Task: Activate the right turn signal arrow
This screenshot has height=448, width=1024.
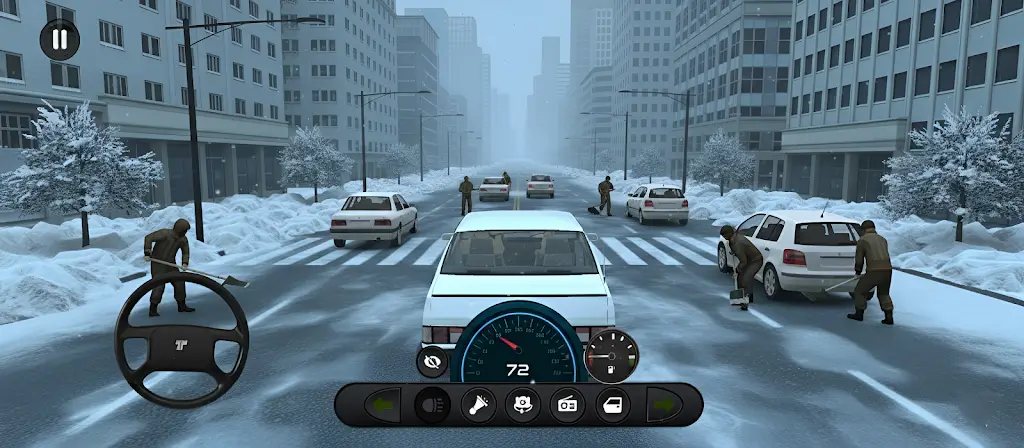Action: click(x=664, y=405)
